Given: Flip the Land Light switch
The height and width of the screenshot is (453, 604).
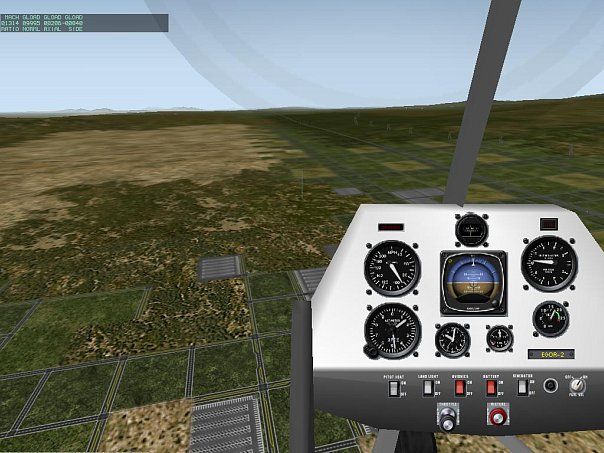Looking at the screenshot, I should pos(427,386).
